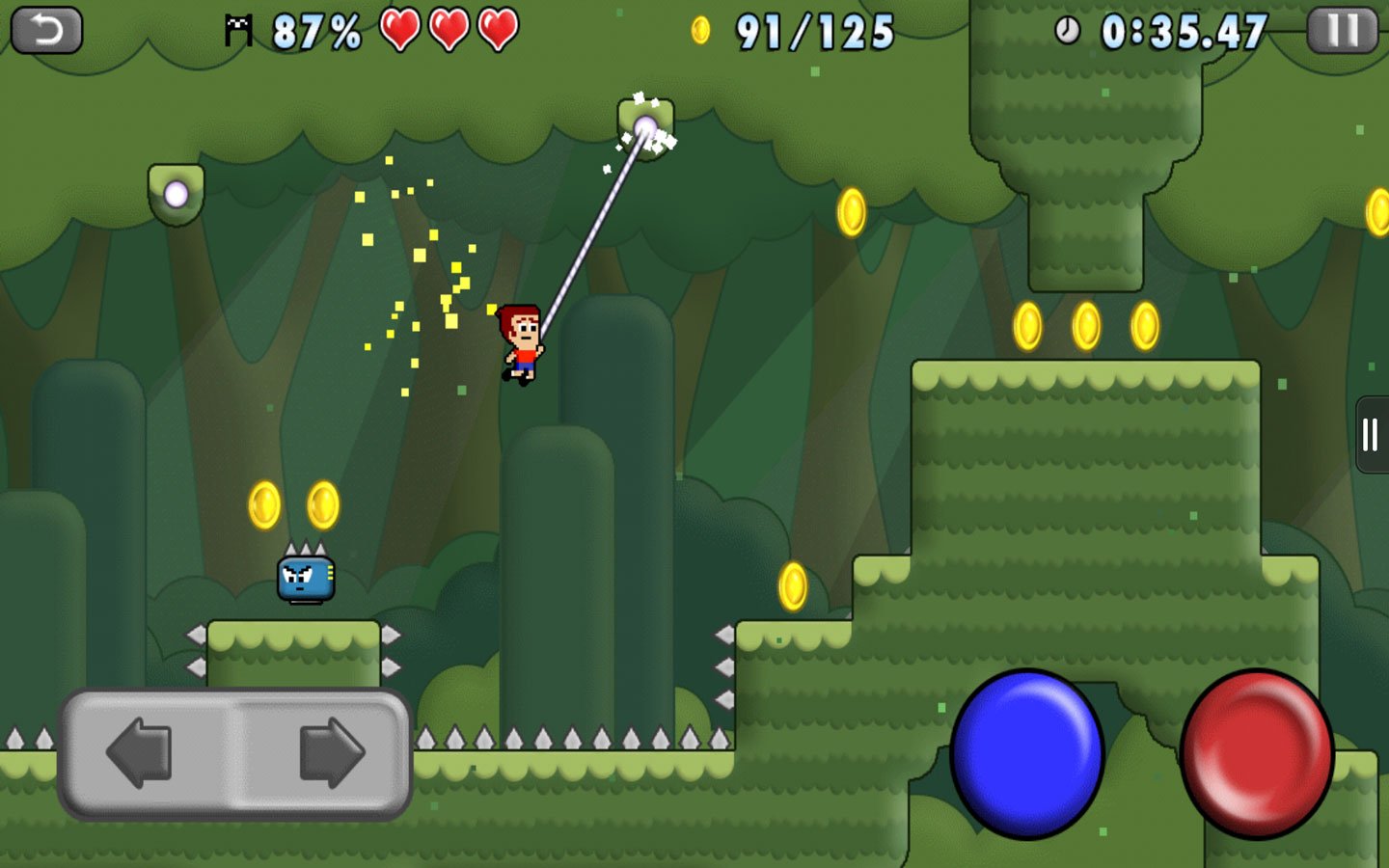Click the unused hook point on the upper-left ledge
The image size is (1389, 868).
[x=175, y=196]
